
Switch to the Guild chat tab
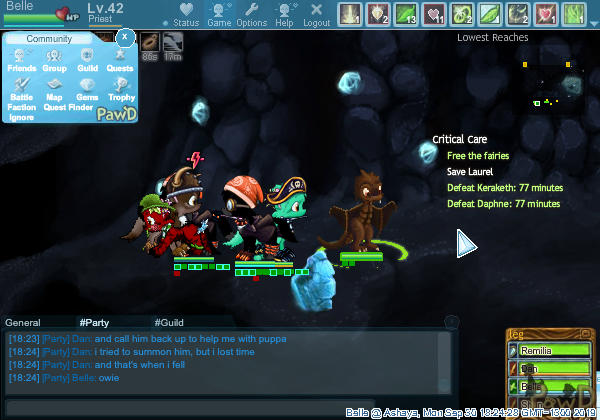coord(169,323)
